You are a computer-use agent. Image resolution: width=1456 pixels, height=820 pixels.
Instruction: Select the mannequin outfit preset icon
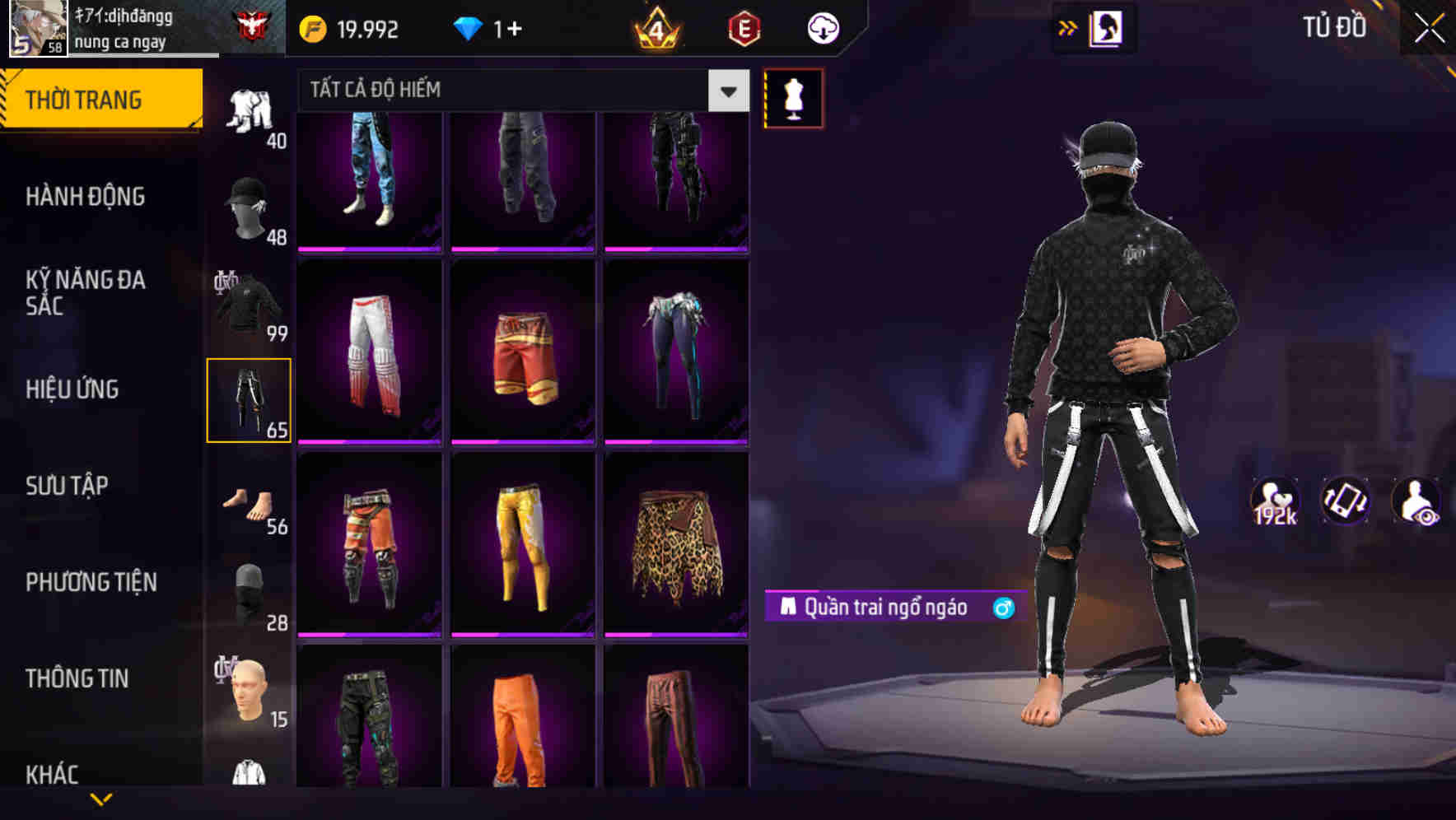pos(793,97)
